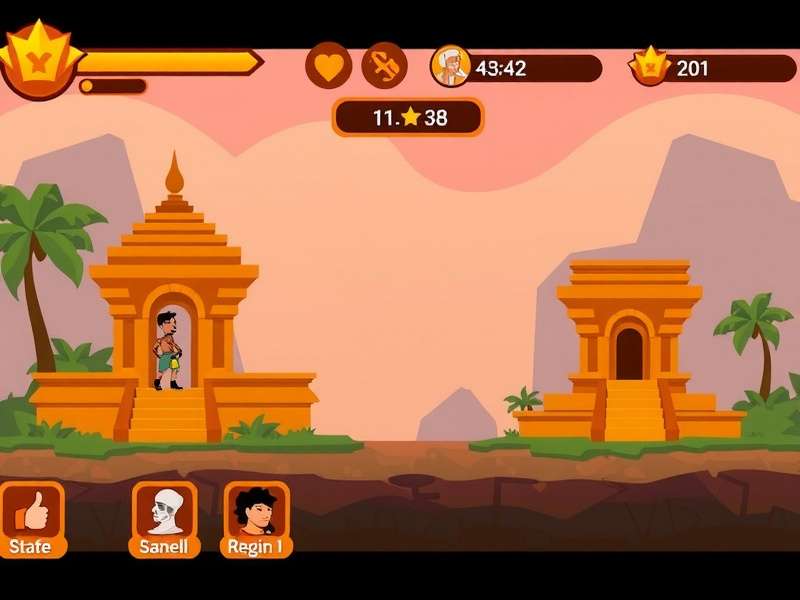Tap the heart icon button
800x600 pixels.
click(x=328, y=66)
